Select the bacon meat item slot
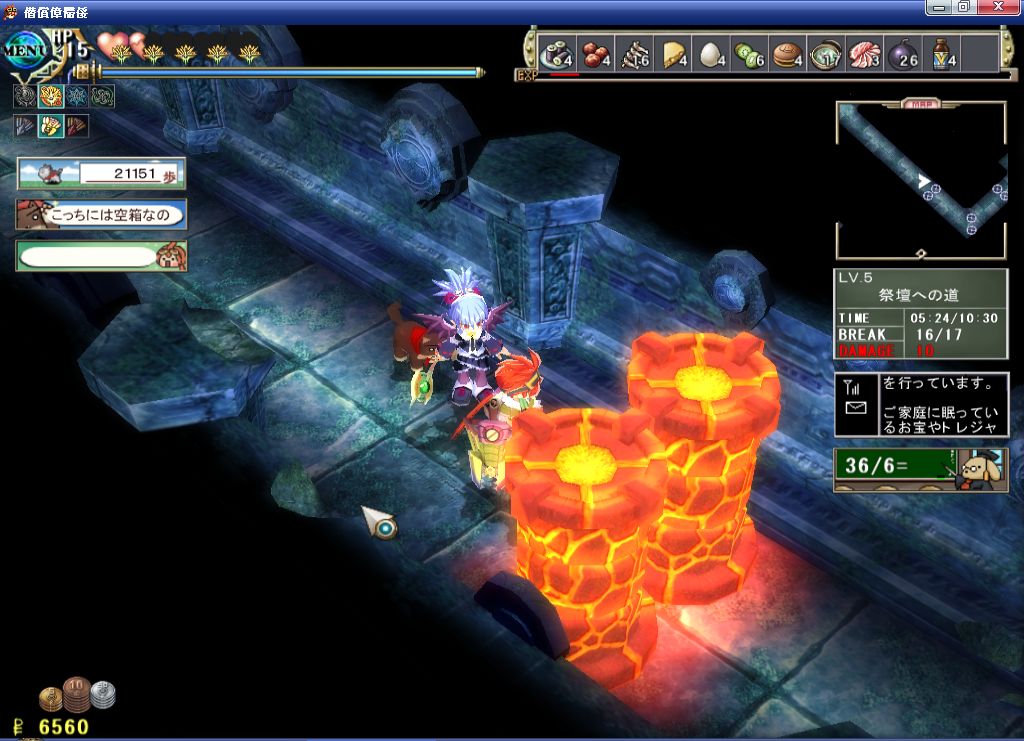This screenshot has height=741, width=1024. coord(866,54)
